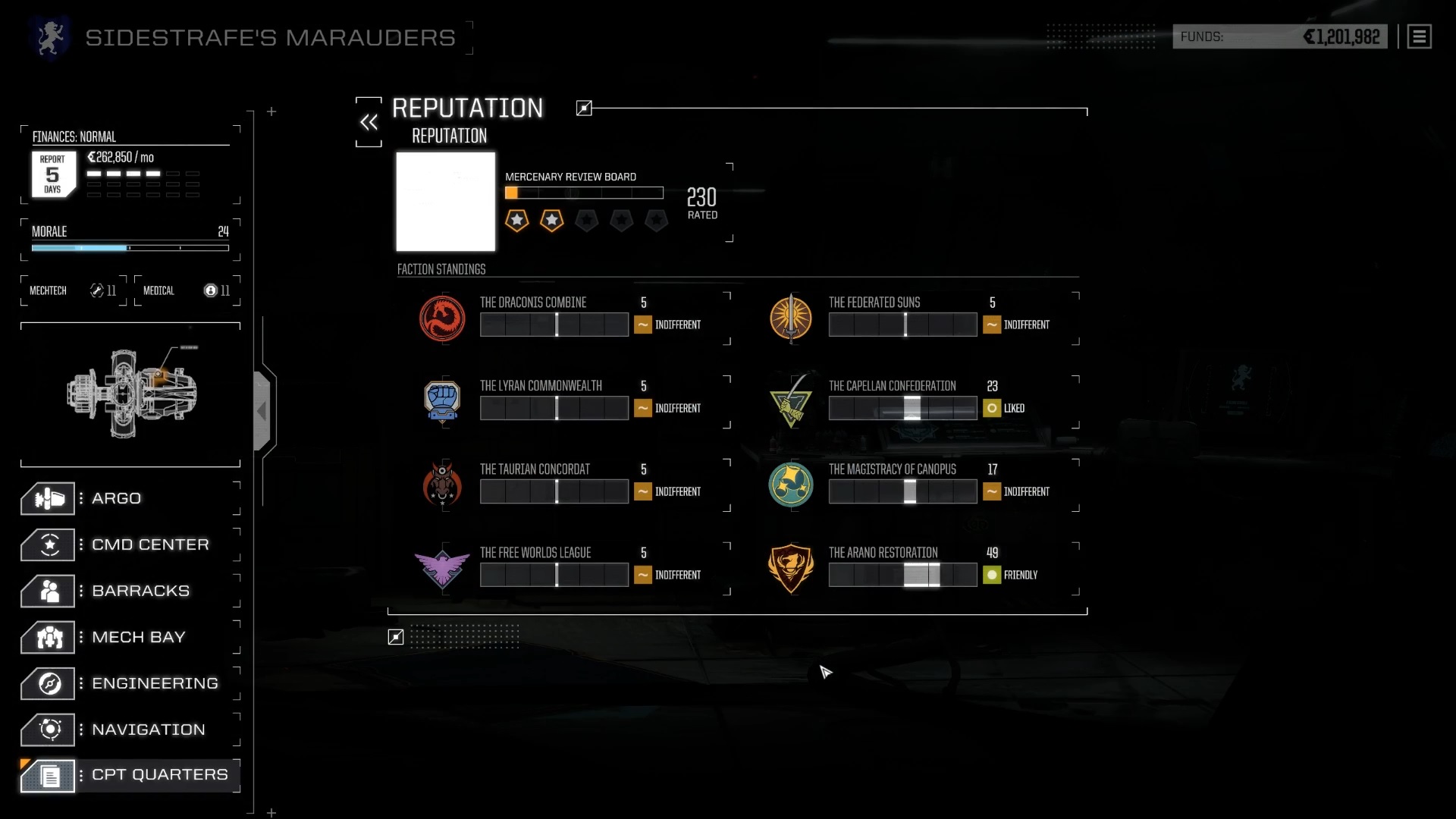The width and height of the screenshot is (1456, 819).
Task: Click the Report 5 Days button
Action: pos(53,174)
